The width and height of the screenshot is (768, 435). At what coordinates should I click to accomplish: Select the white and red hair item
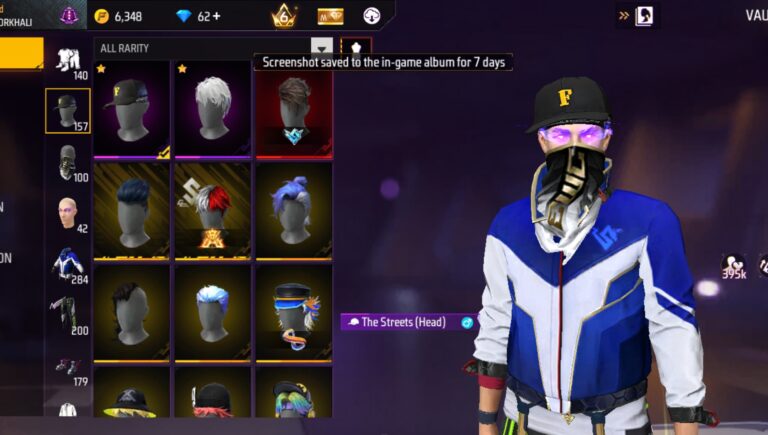point(212,208)
